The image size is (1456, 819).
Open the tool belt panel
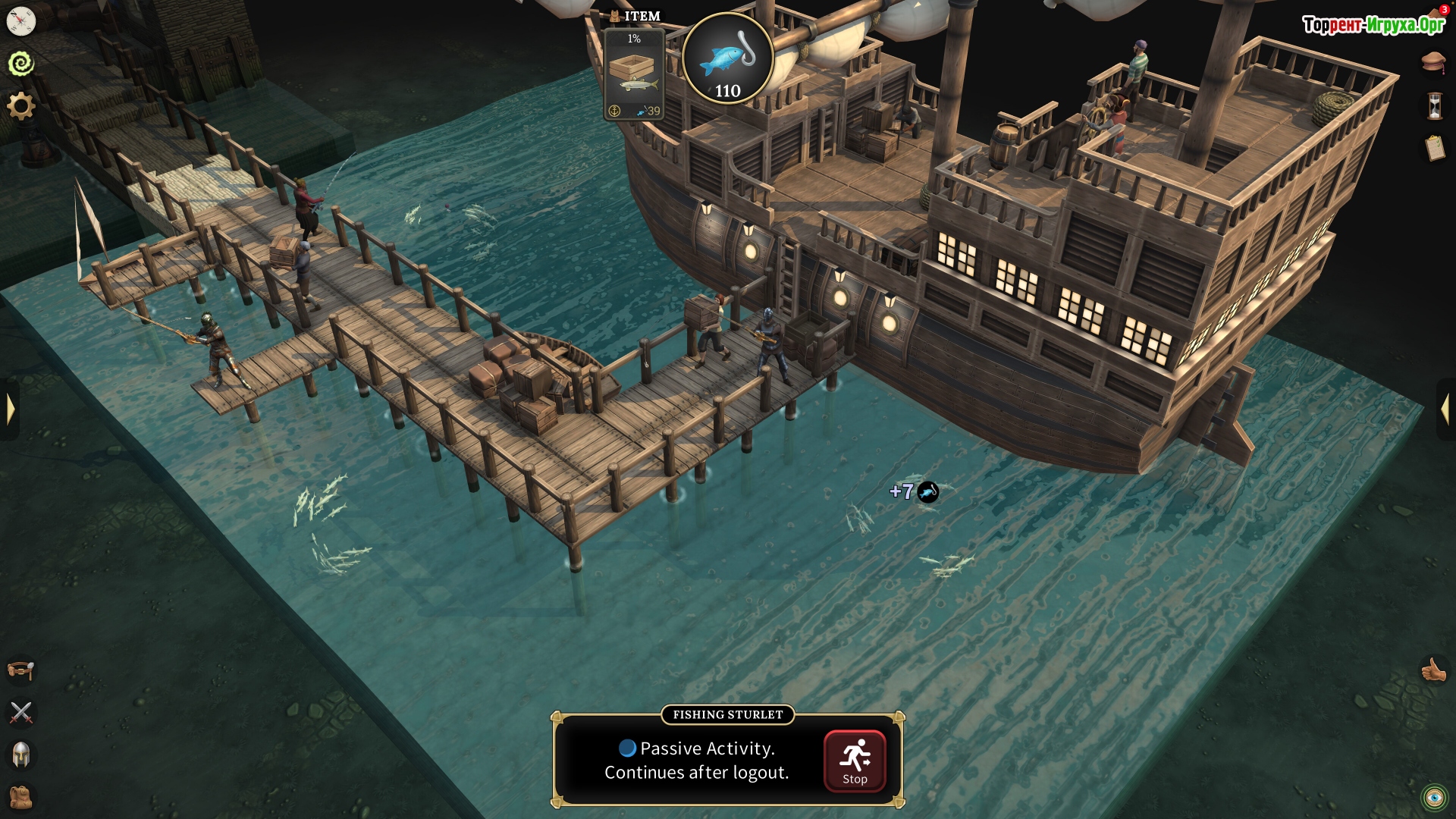(x=21, y=670)
